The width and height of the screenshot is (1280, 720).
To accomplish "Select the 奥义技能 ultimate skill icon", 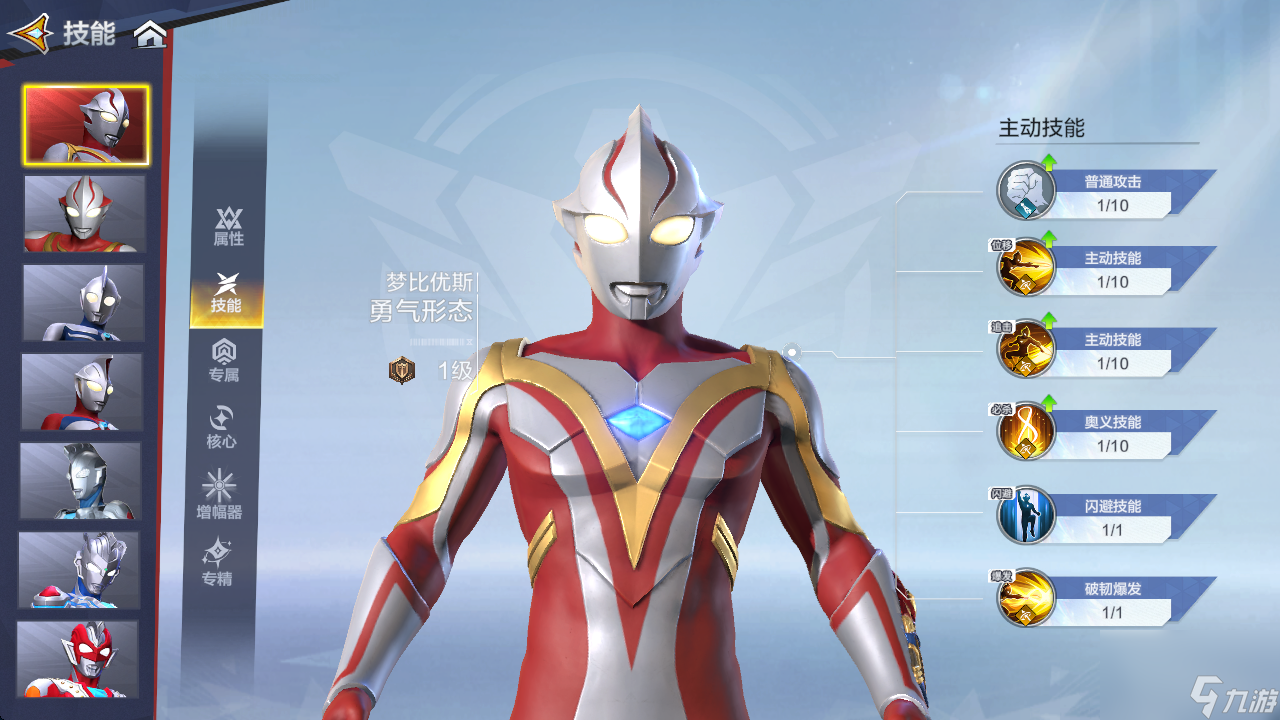I will (x=1026, y=432).
